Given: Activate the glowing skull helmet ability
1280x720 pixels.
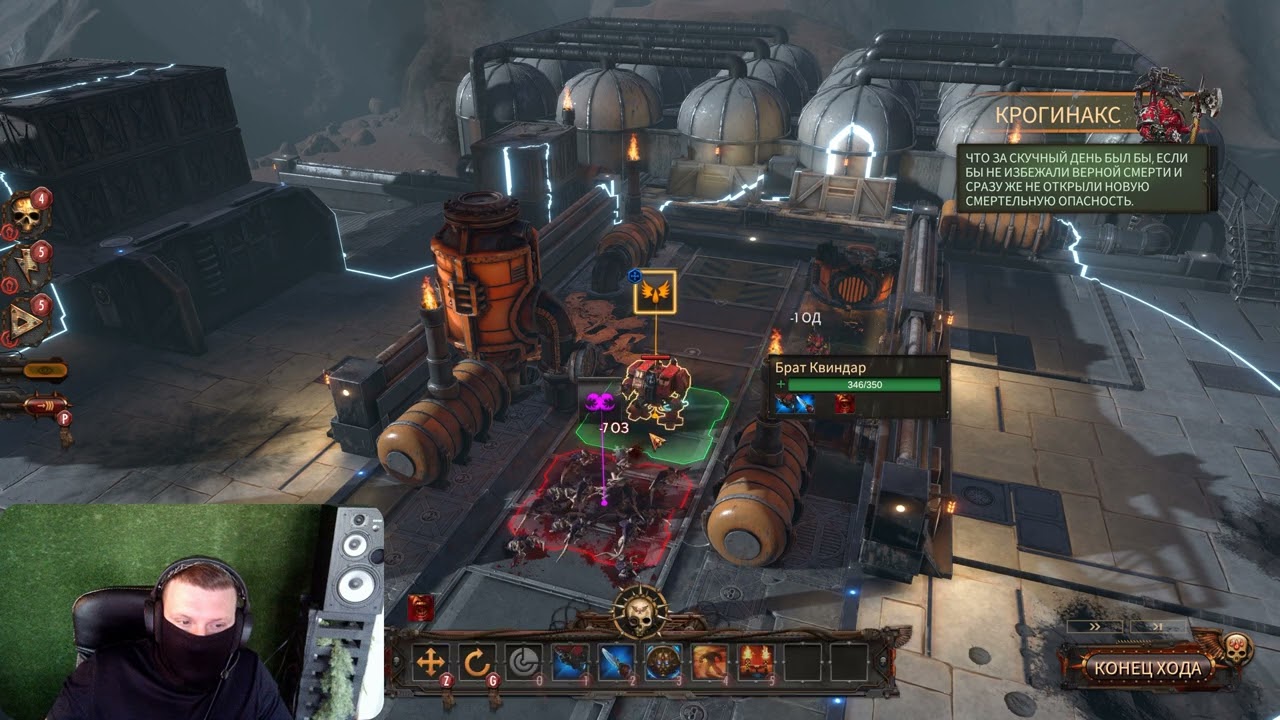Looking at the screenshot, I should [663, 662].
